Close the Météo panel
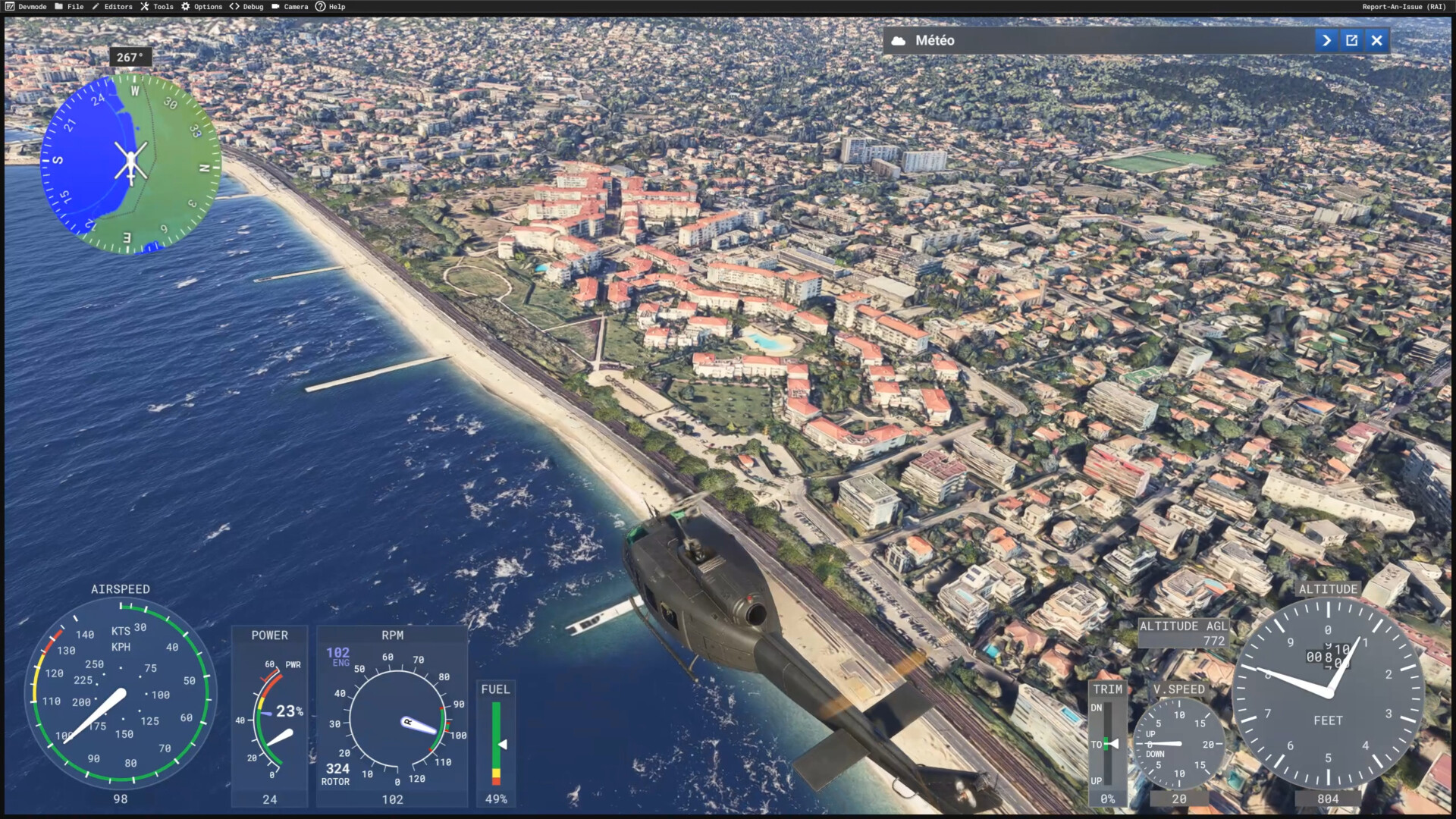 1376,41
